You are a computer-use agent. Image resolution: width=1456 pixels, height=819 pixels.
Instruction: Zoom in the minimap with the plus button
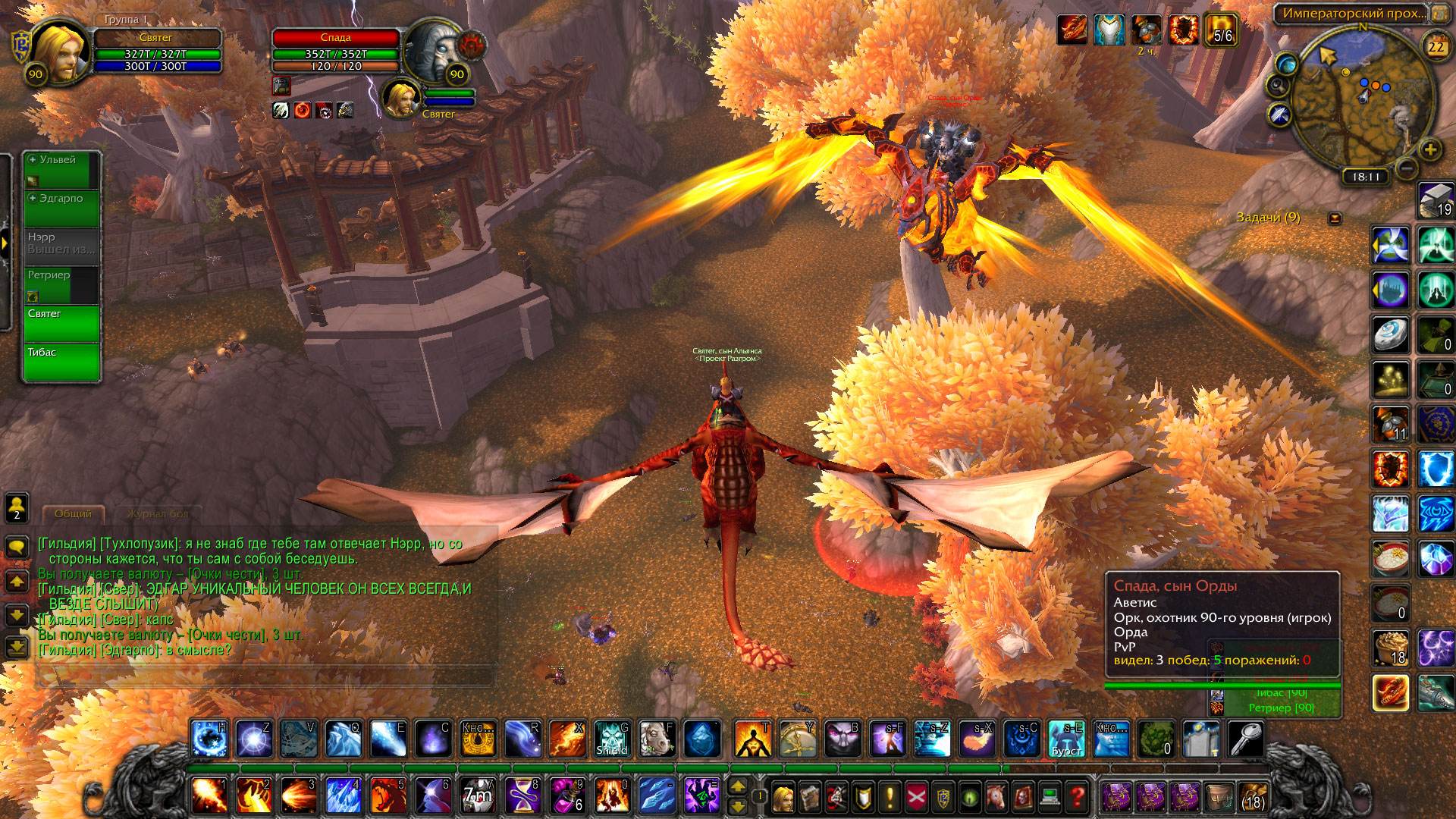(x=1430, y=150)
